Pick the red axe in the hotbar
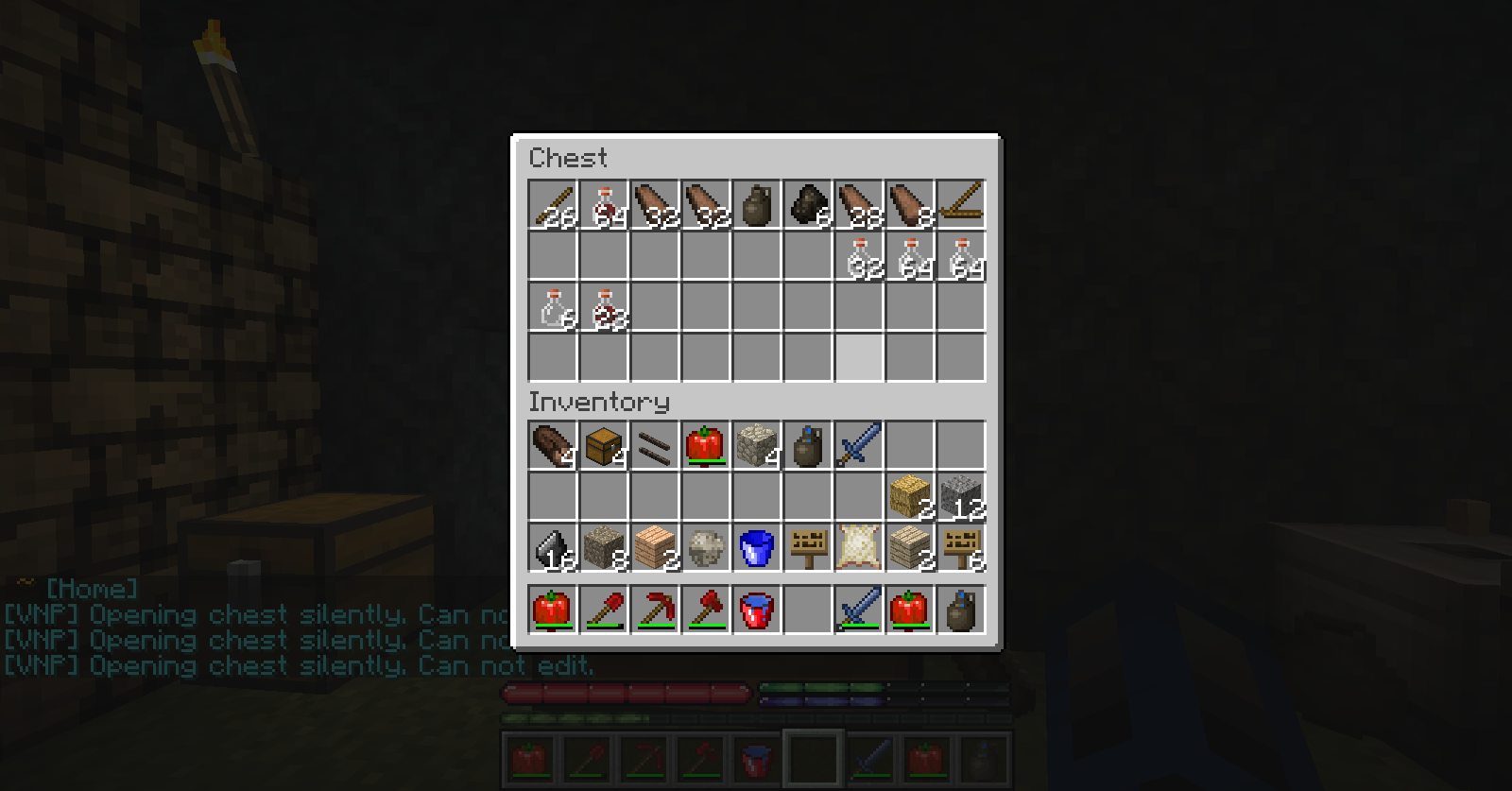 tap(706, 610)
